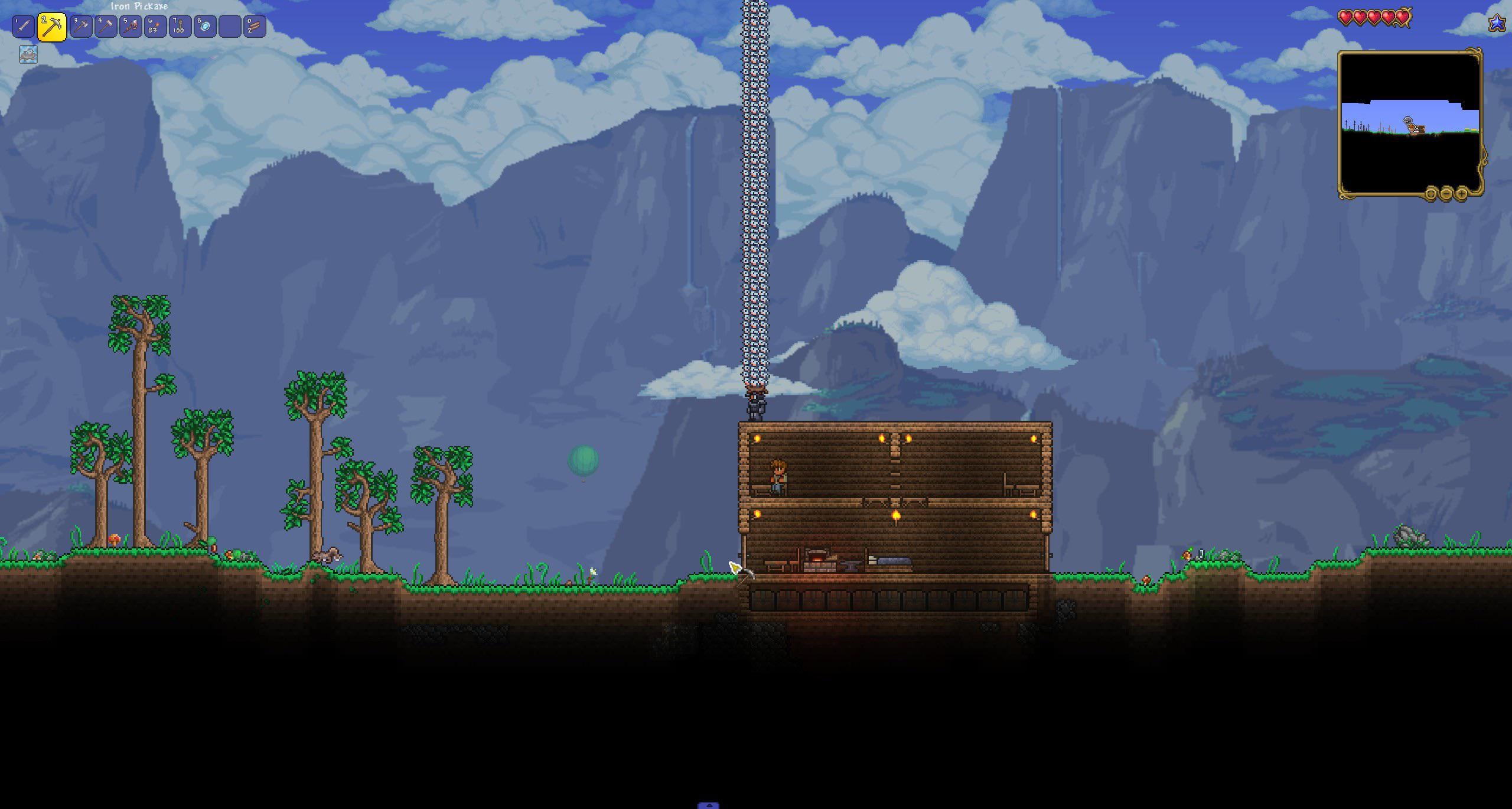Select the torch stack in slot 6
The width and height of the screenshot is (1512, 809).
155,27
